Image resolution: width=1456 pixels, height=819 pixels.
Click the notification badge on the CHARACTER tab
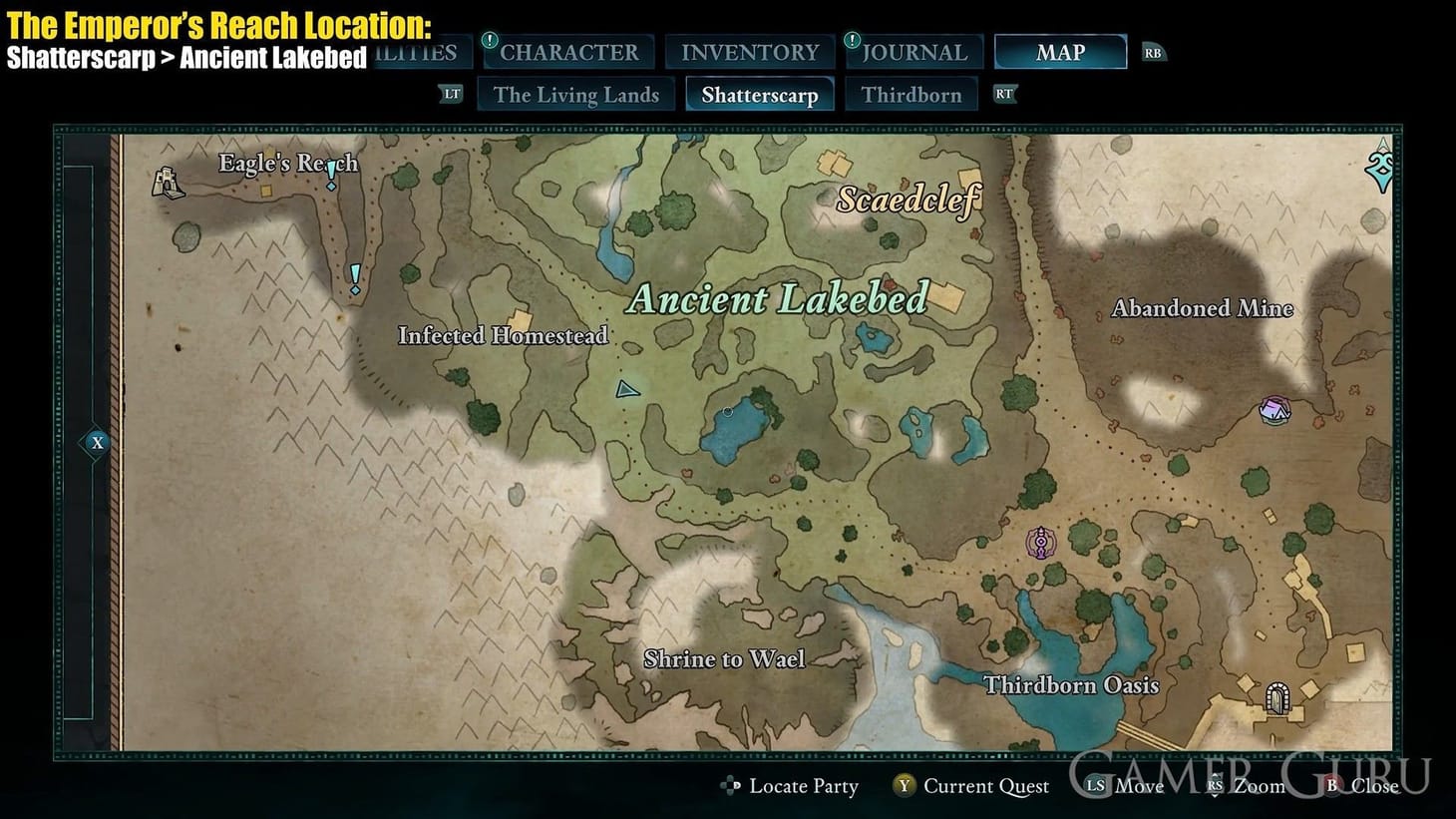pos(488,41)
